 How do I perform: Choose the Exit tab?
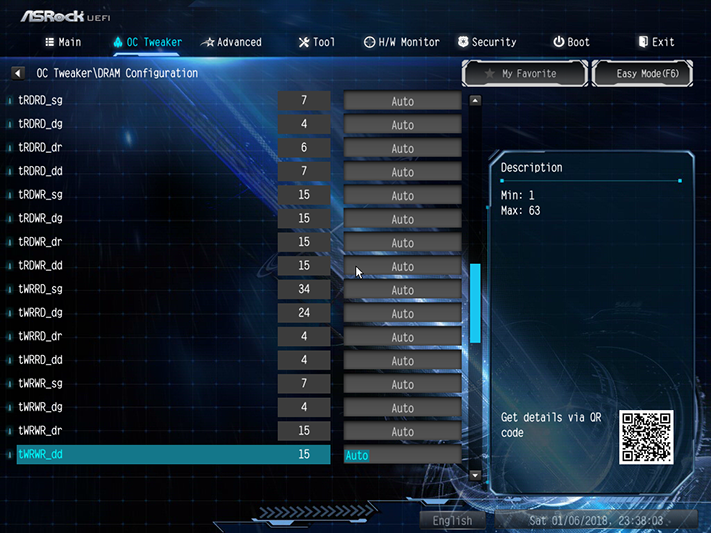pyautogui.click(x=656, y=42)
